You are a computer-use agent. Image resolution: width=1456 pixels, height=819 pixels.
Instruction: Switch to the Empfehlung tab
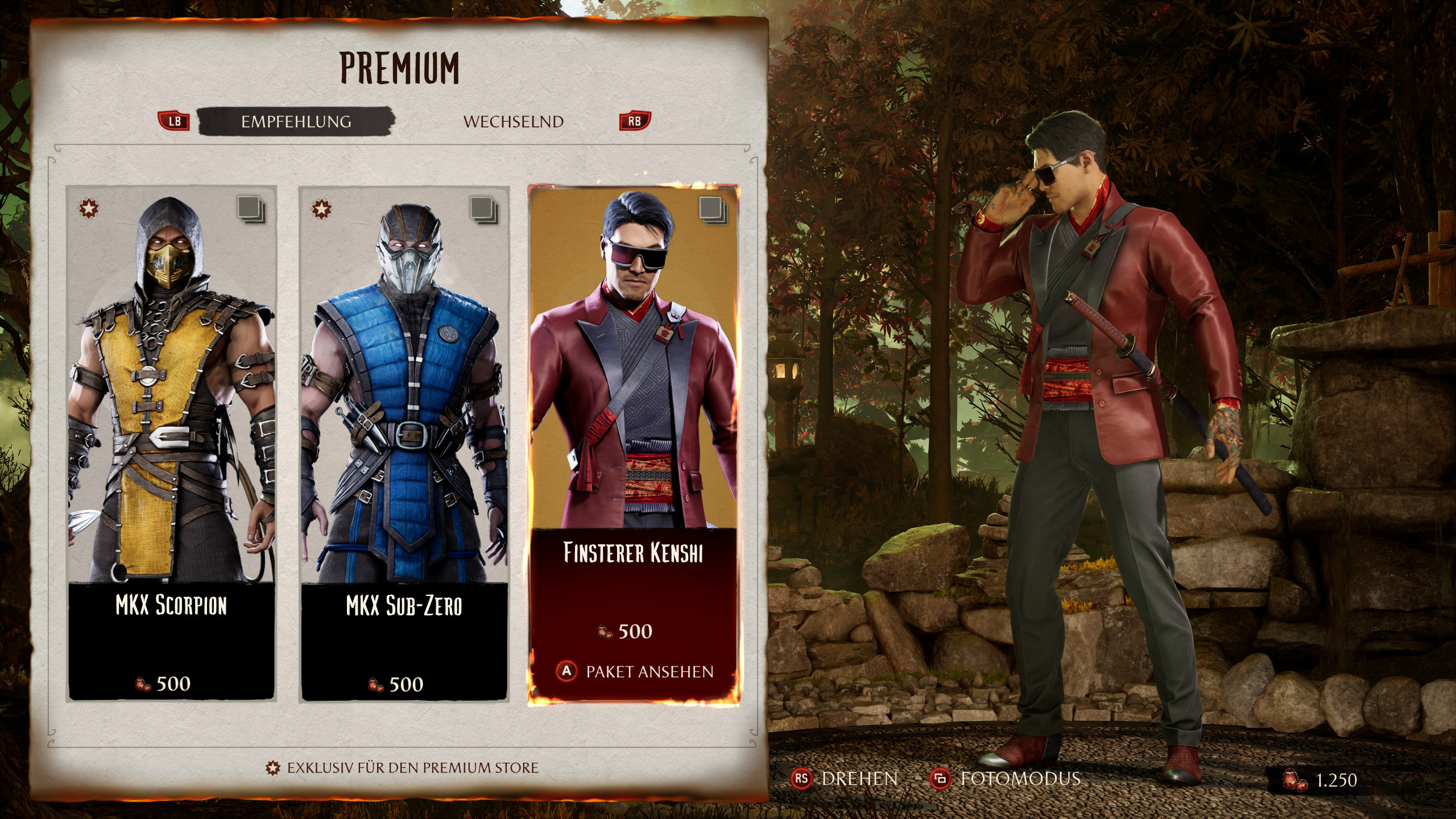(296, 122)
